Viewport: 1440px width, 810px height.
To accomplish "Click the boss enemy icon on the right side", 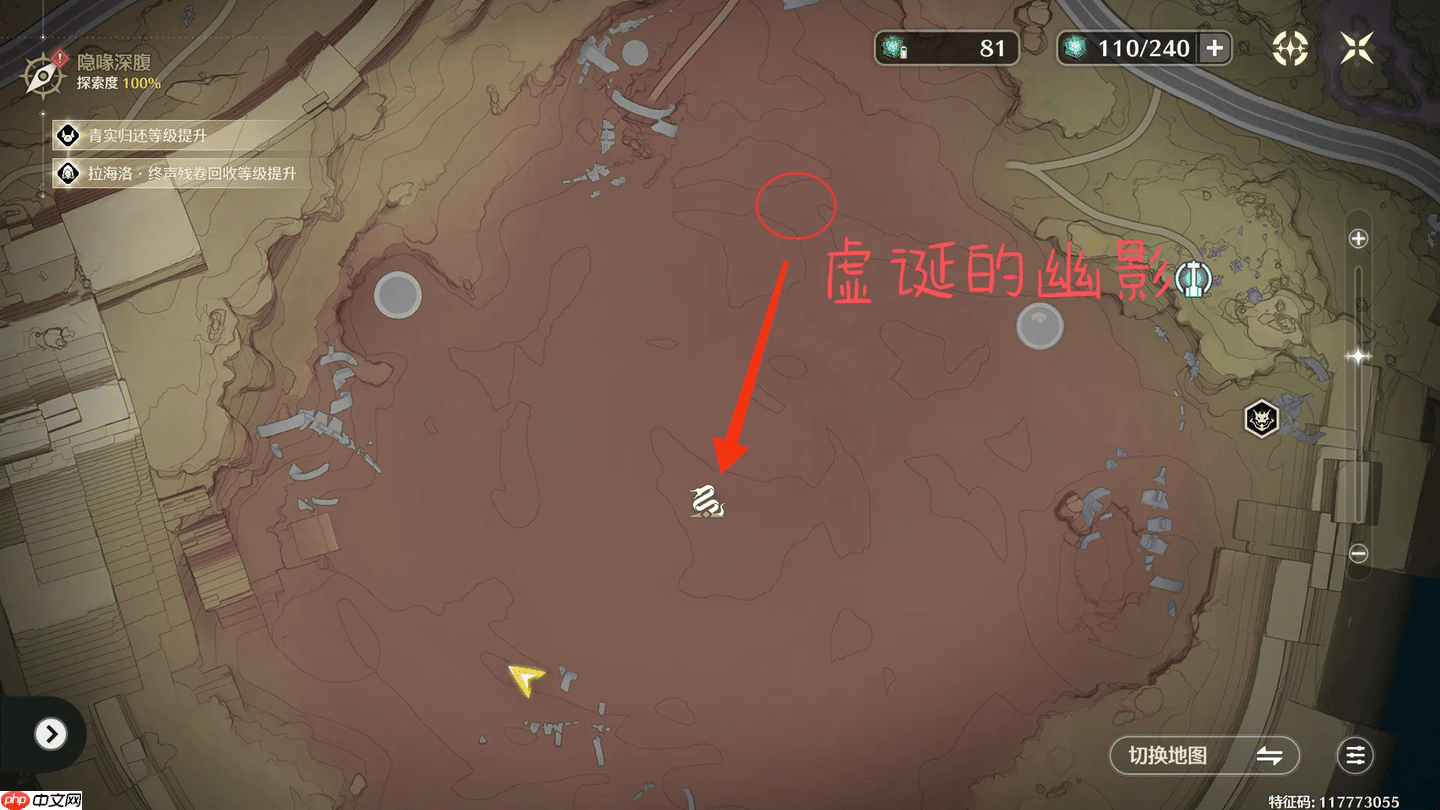I will coord(1263,420).
